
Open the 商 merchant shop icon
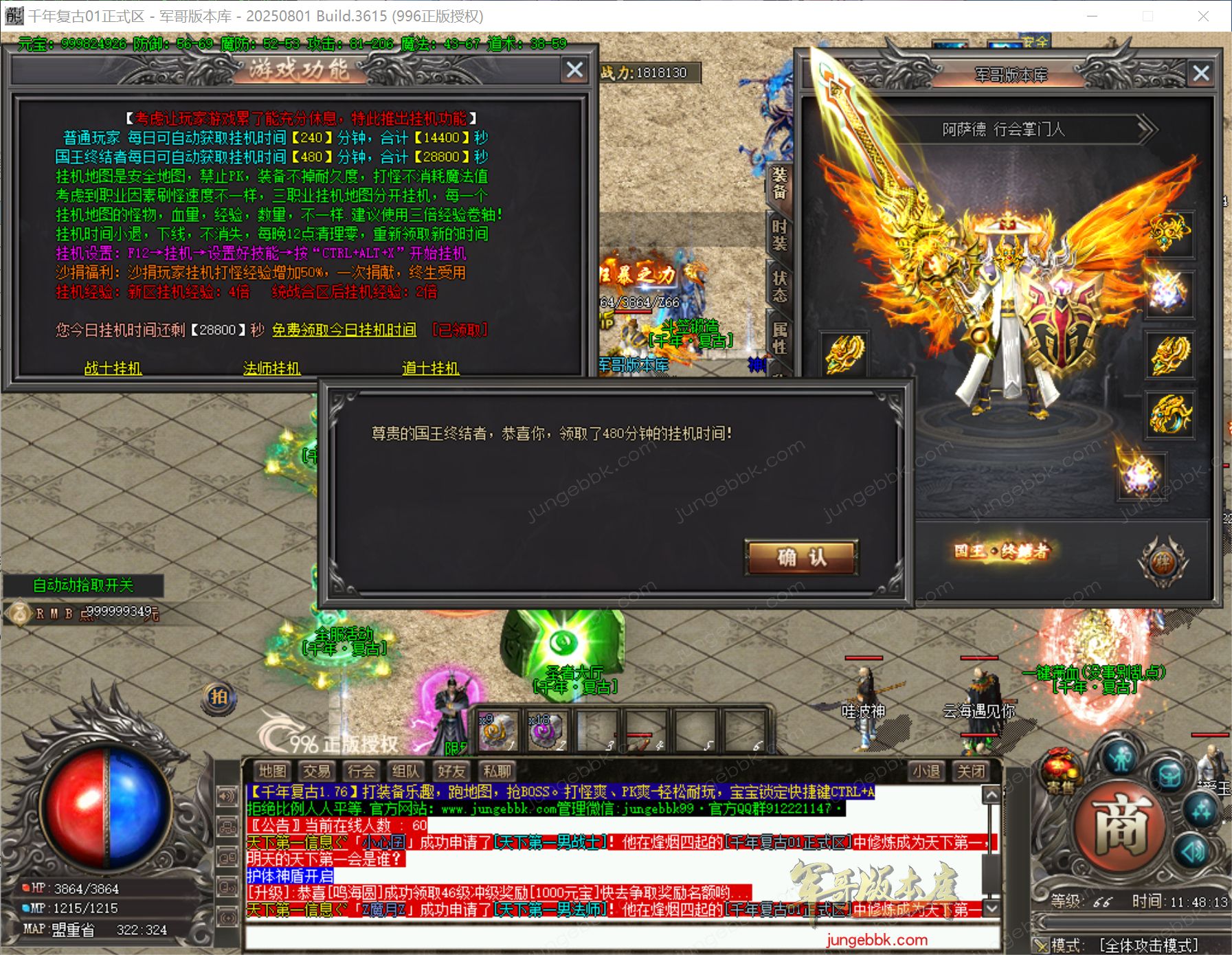point(1123,823)
